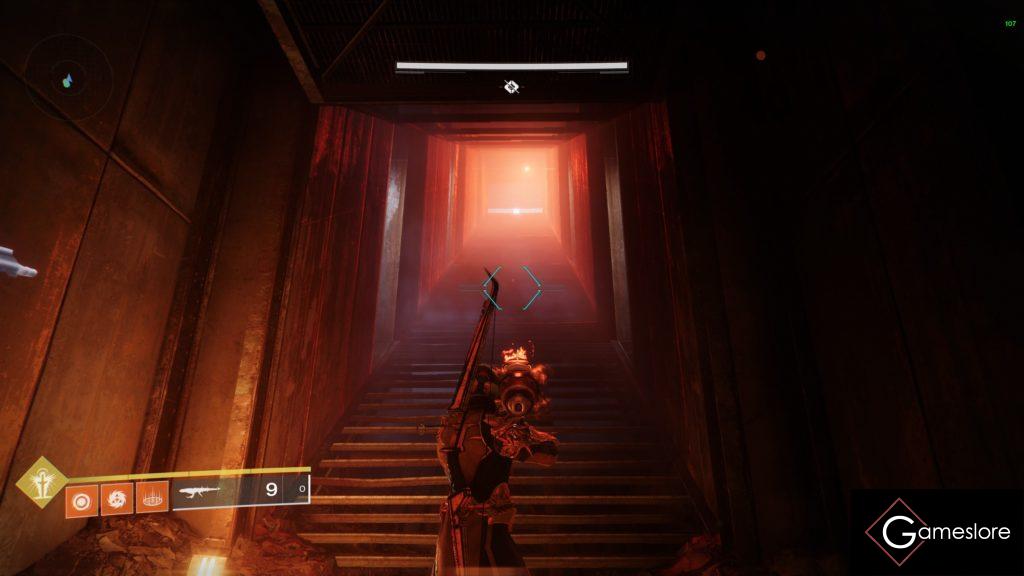
Task: Click the circular radar in the corner
Action: pos(67,79)
